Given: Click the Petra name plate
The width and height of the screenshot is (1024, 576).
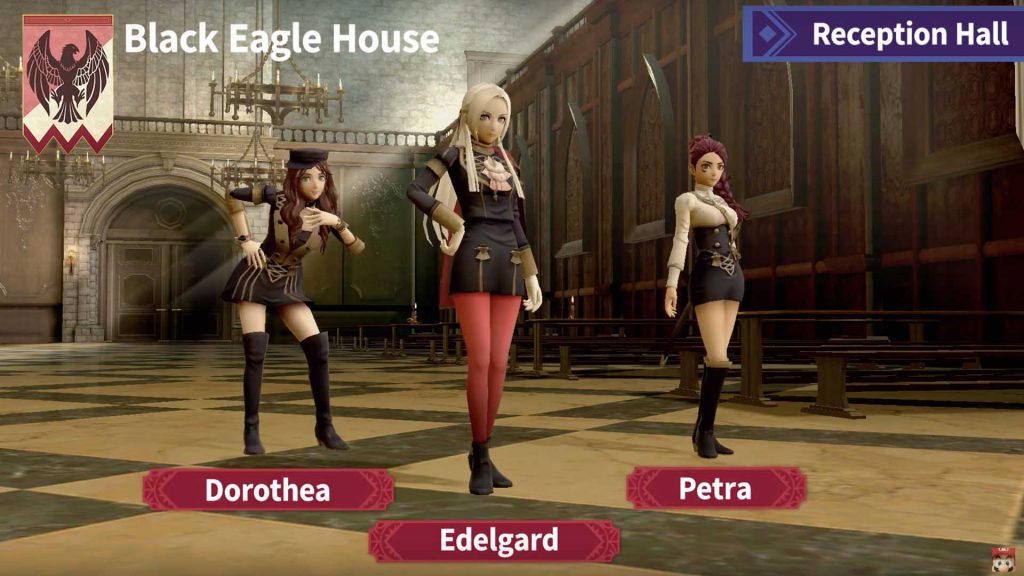Looking at the screenshot, I should click(x=715, y=488).
